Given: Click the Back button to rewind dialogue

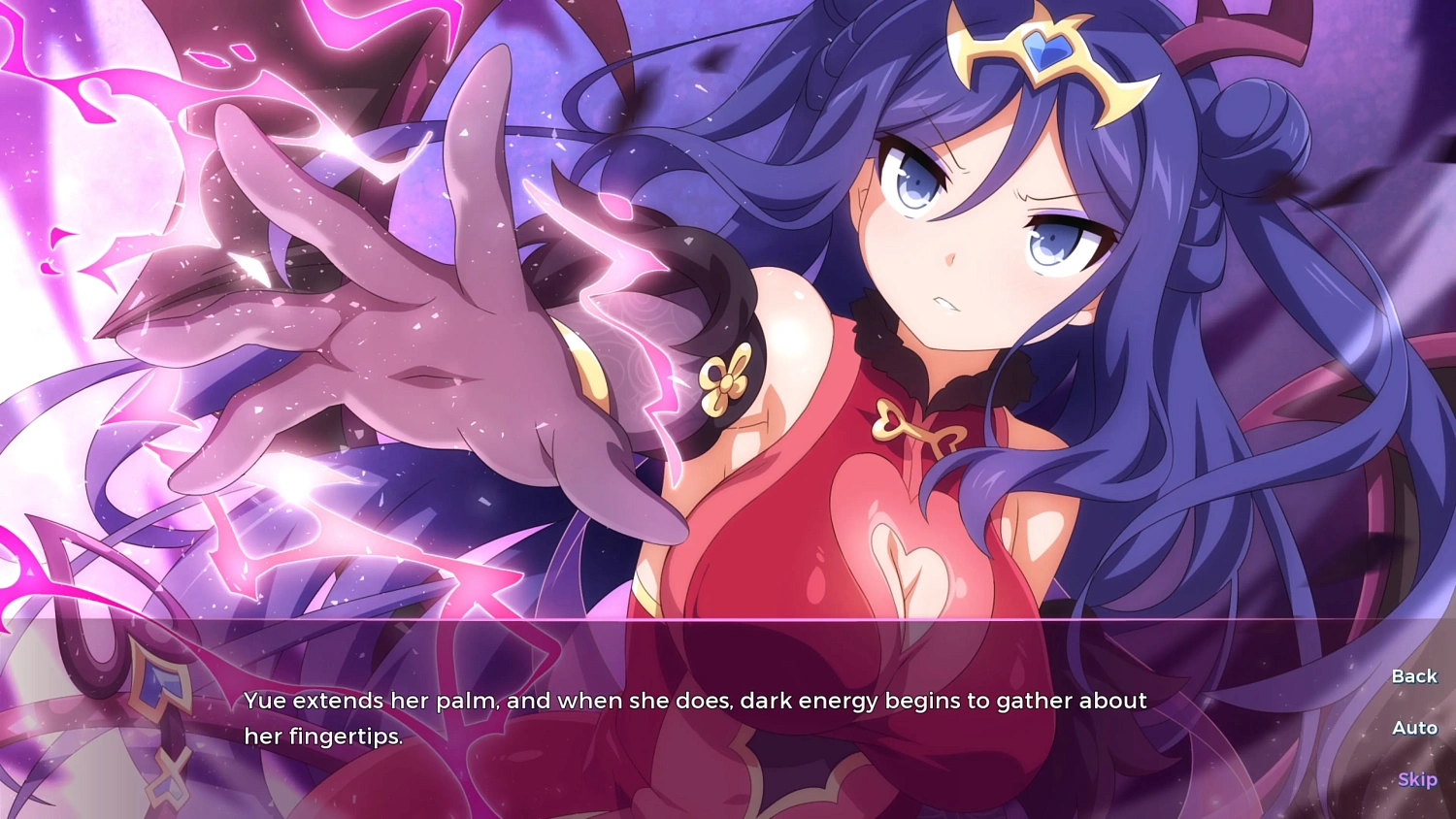Looking at the screenshot, I should tap(1413, 675).
